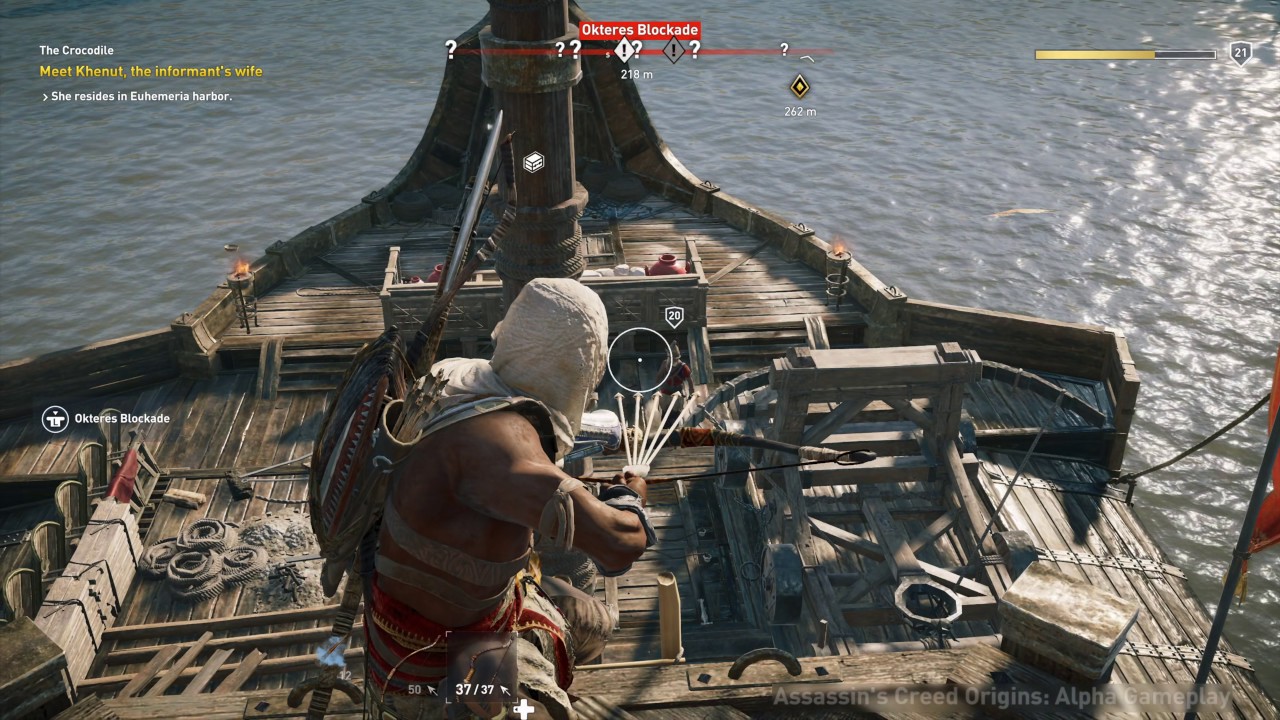Viewport: 1280px width, 720px height.
Task: Select the treasure chest marker icon
Action: pos(533,162)
